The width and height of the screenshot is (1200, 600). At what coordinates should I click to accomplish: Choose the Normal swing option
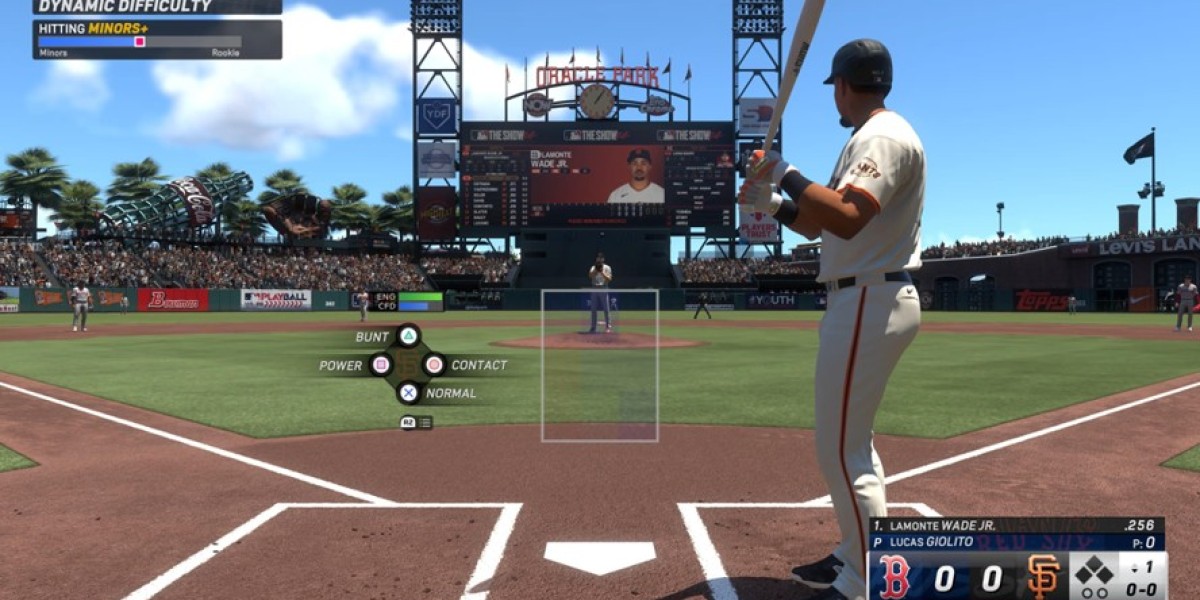point(408,393)
